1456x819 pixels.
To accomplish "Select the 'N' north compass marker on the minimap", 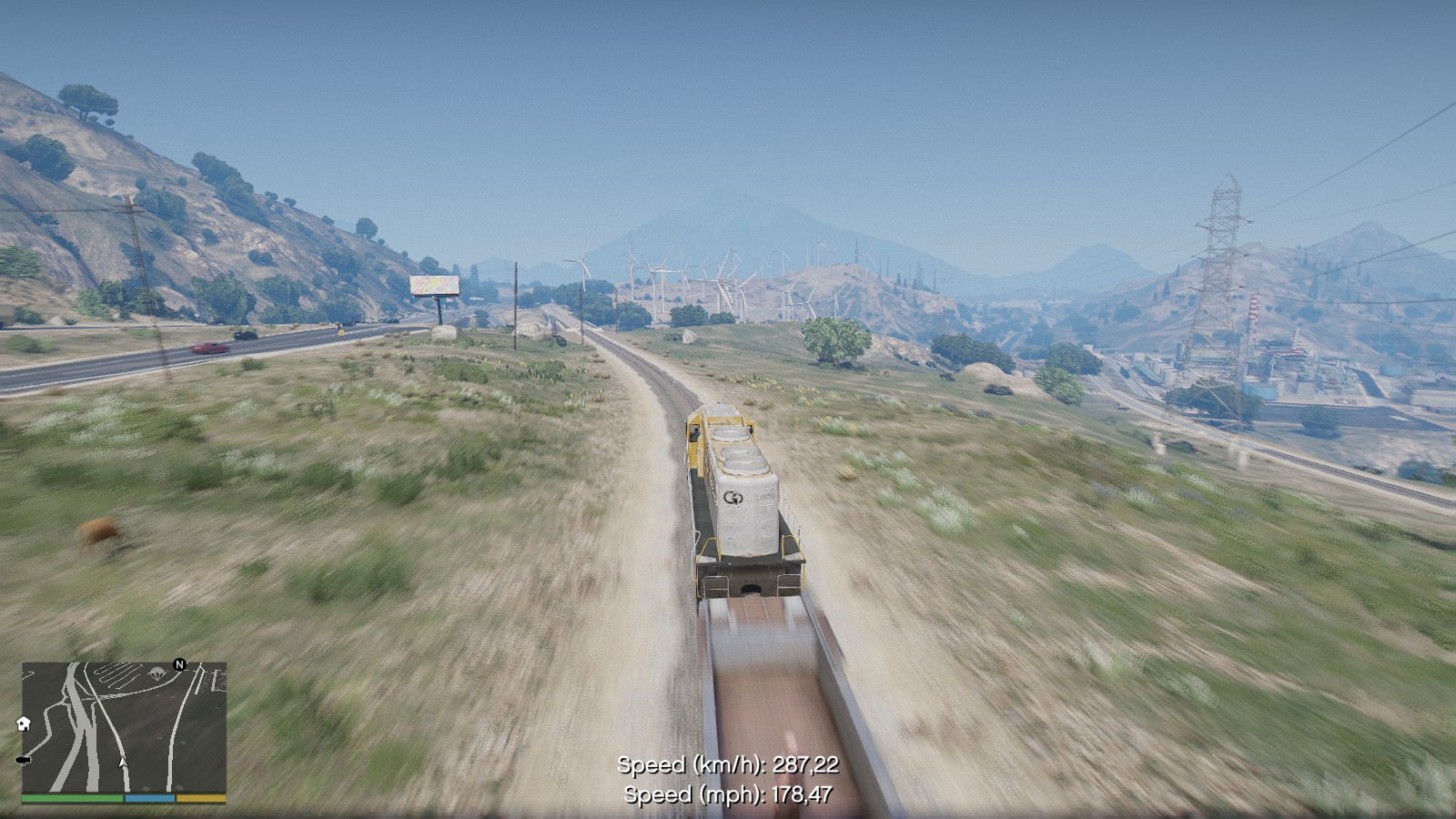I will 178,664.
